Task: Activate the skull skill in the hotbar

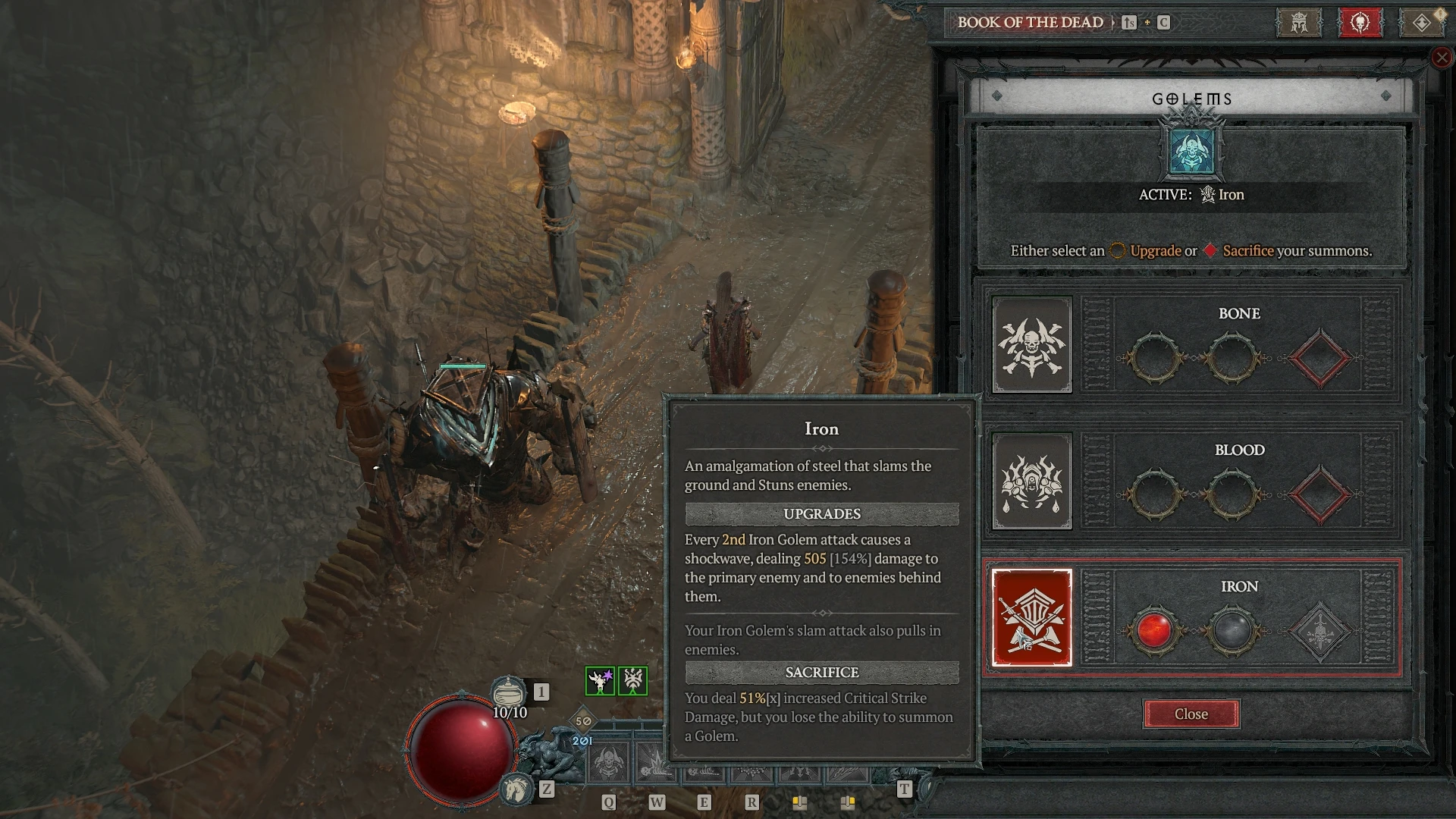Action: point(607,762)
